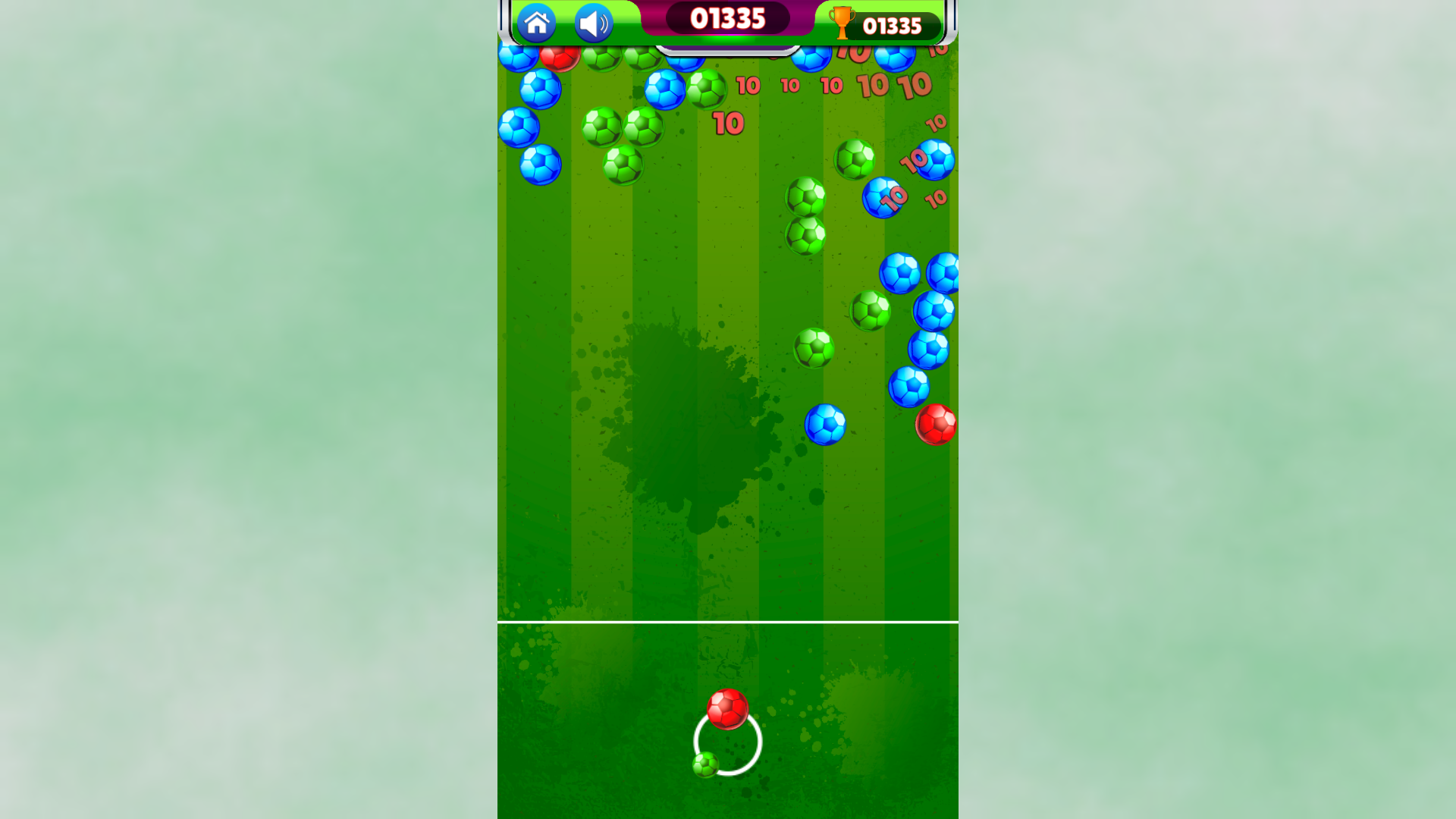Toggle sound off via the blue speaker button
The height and width of the screenshot is (819, 1456).
[x=592, y=21]
